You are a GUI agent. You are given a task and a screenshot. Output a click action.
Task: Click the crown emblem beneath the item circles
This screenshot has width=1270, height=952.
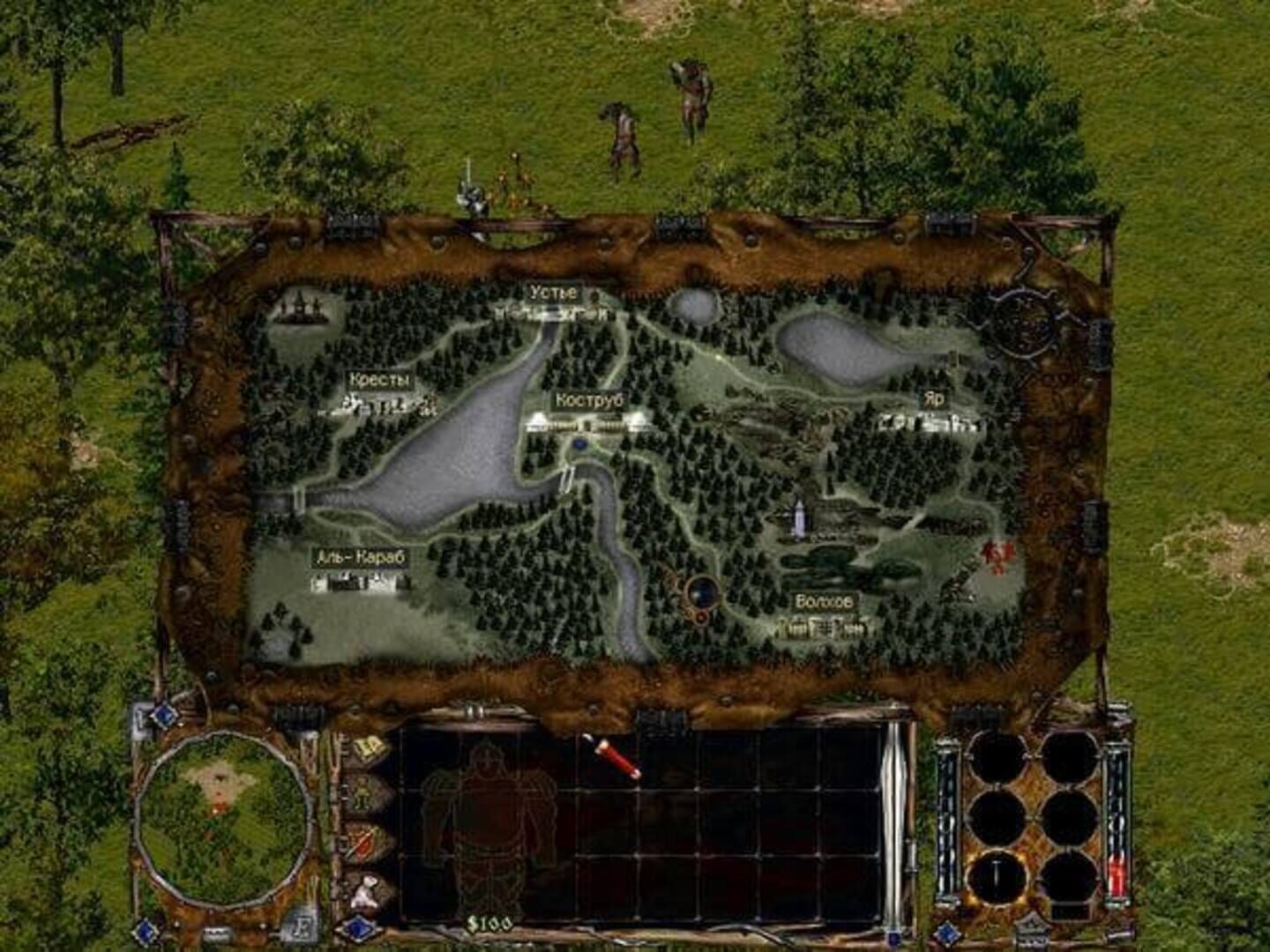point(1032,930)
